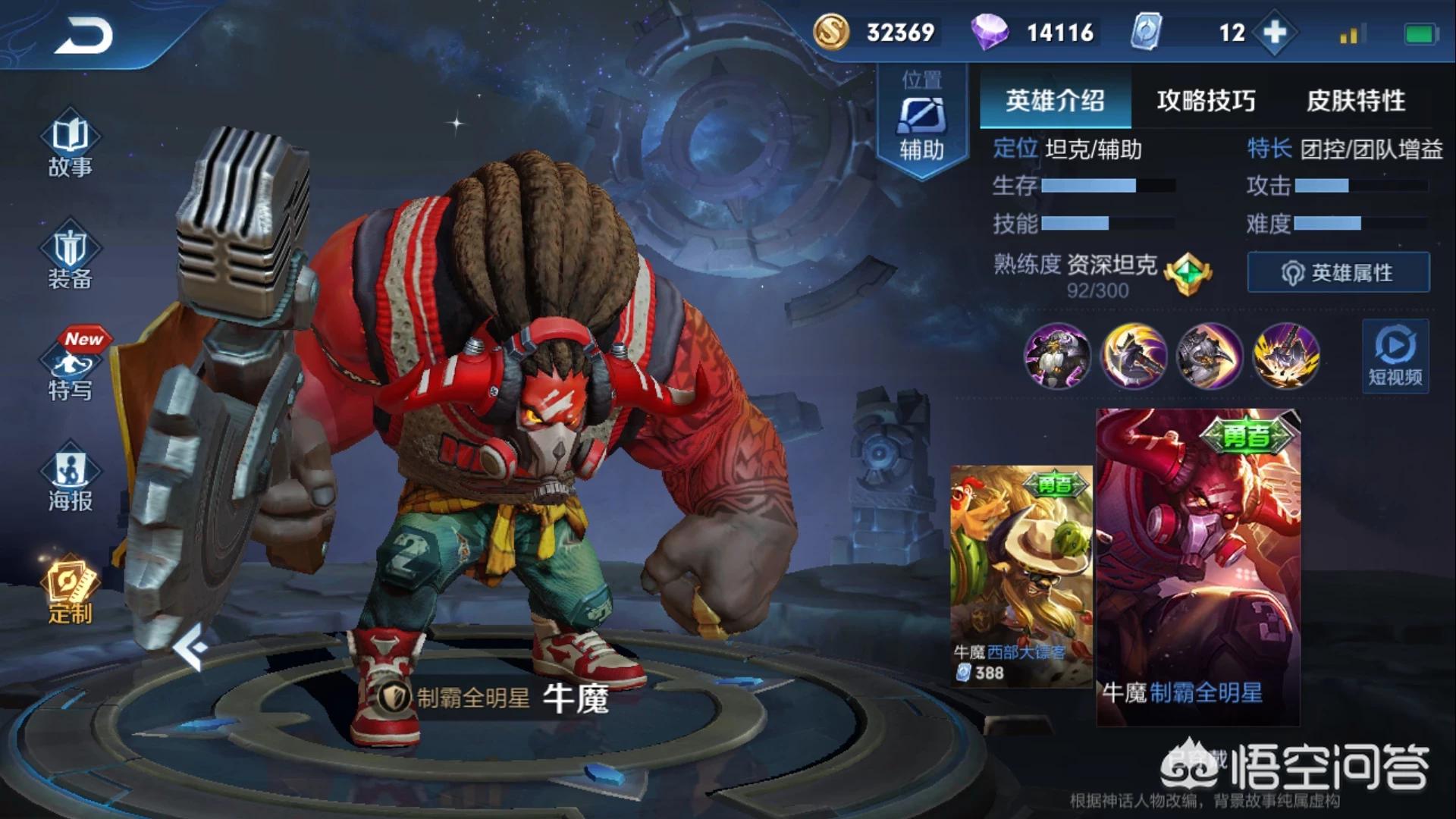The width and height of the screenshot is (1456, 819).
Task: Open the 故事 story page
Action: (70, 146)
